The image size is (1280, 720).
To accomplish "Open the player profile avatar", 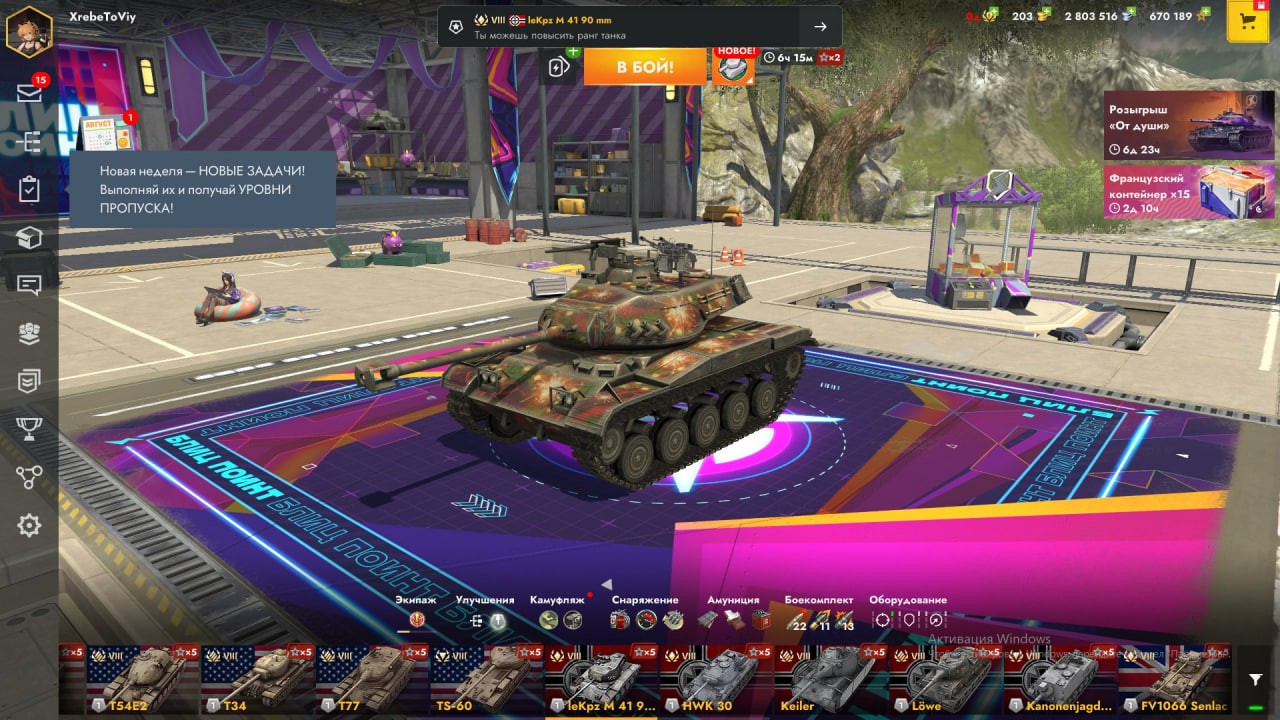I will (29, 30).
